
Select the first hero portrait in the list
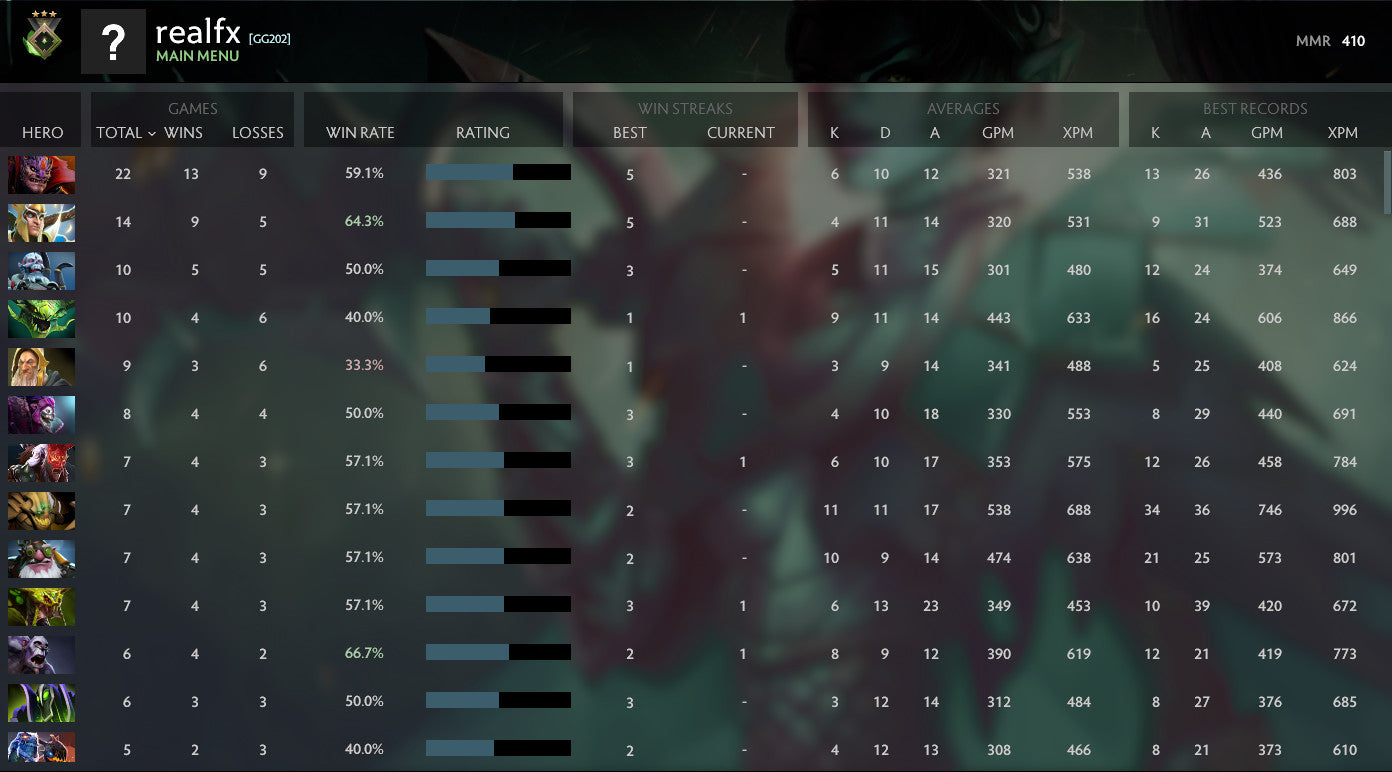[x=41, y=173]
